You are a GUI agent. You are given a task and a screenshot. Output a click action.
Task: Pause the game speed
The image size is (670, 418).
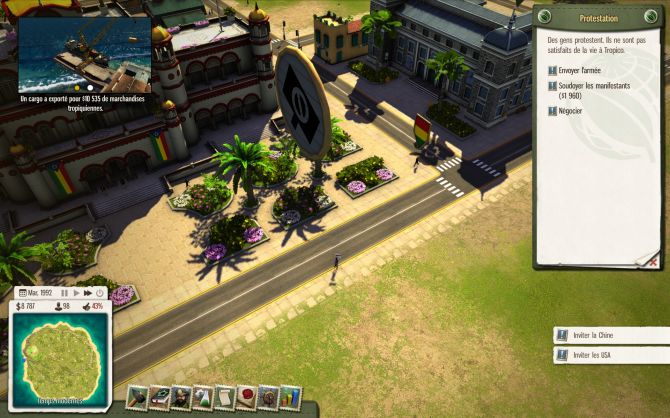click(x=65, y=293)
